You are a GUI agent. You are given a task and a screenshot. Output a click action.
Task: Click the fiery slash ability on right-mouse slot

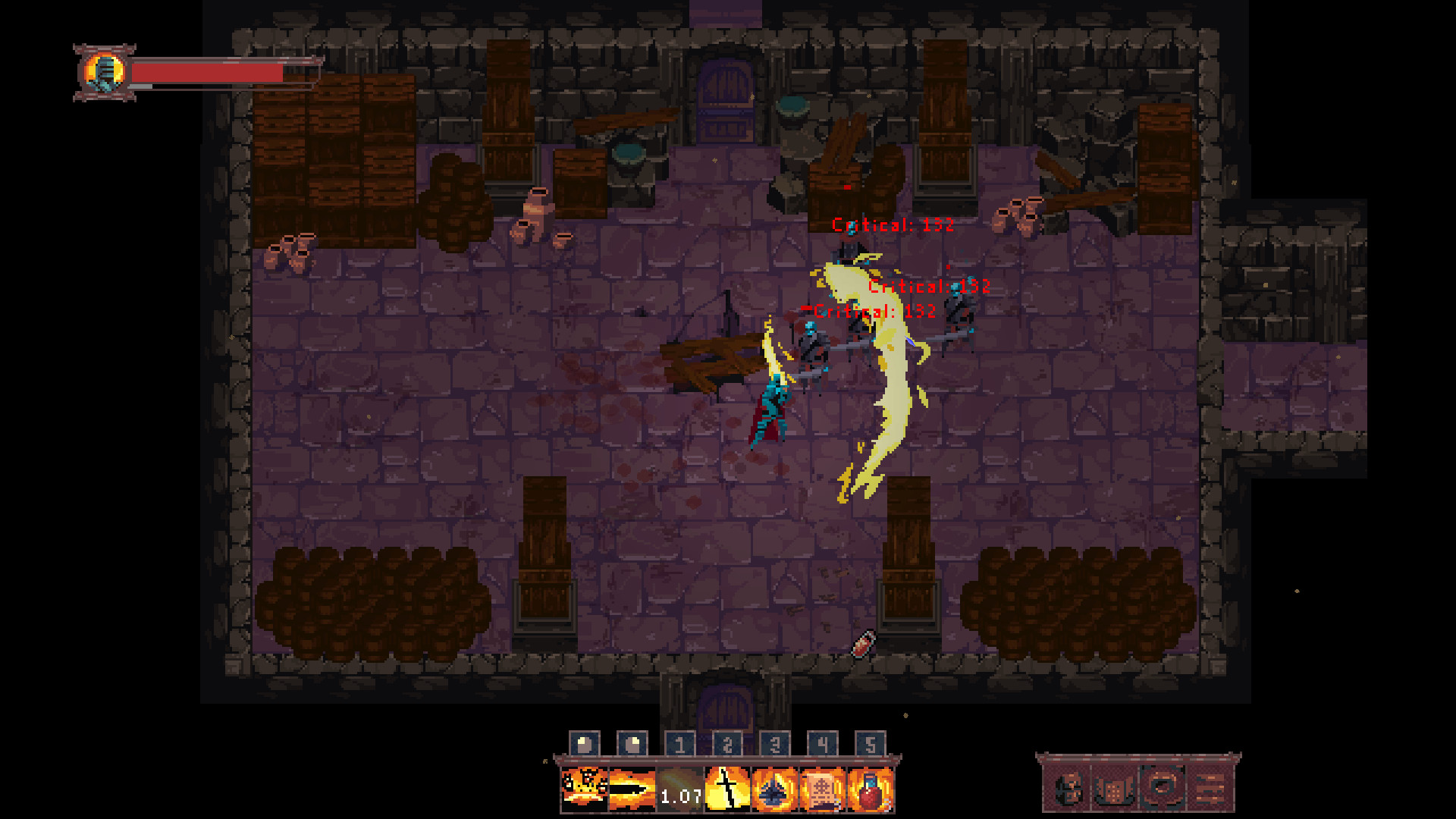click(631, 790)
